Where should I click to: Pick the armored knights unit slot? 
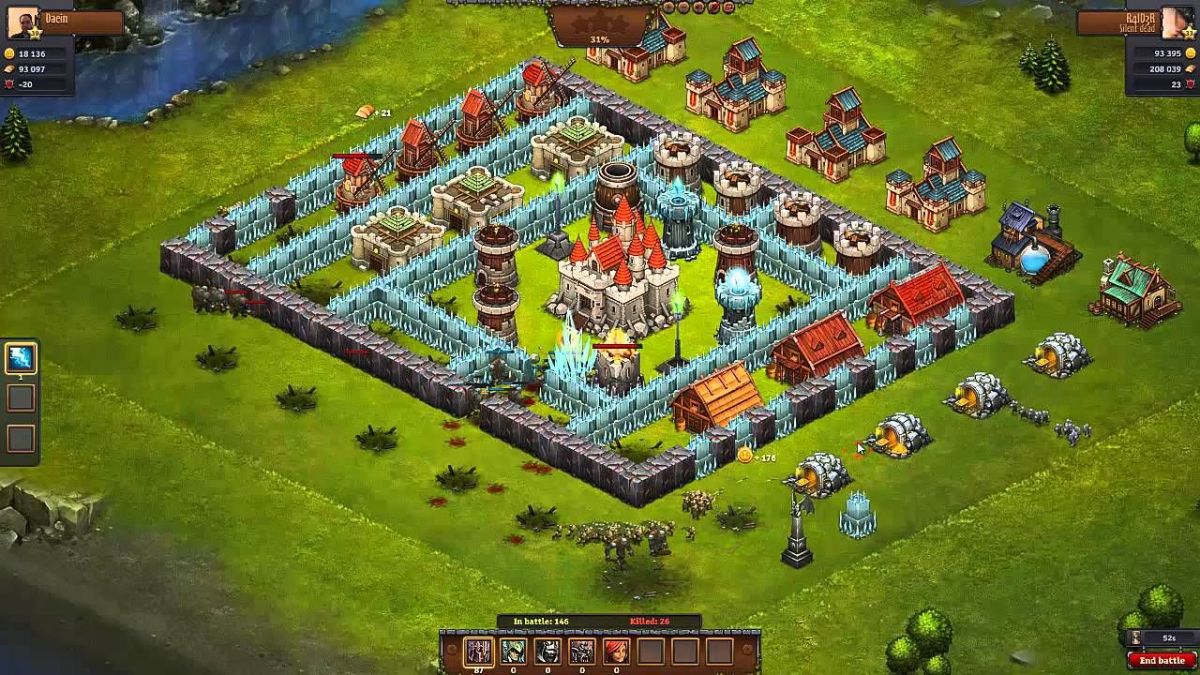(x=581, y=652)
